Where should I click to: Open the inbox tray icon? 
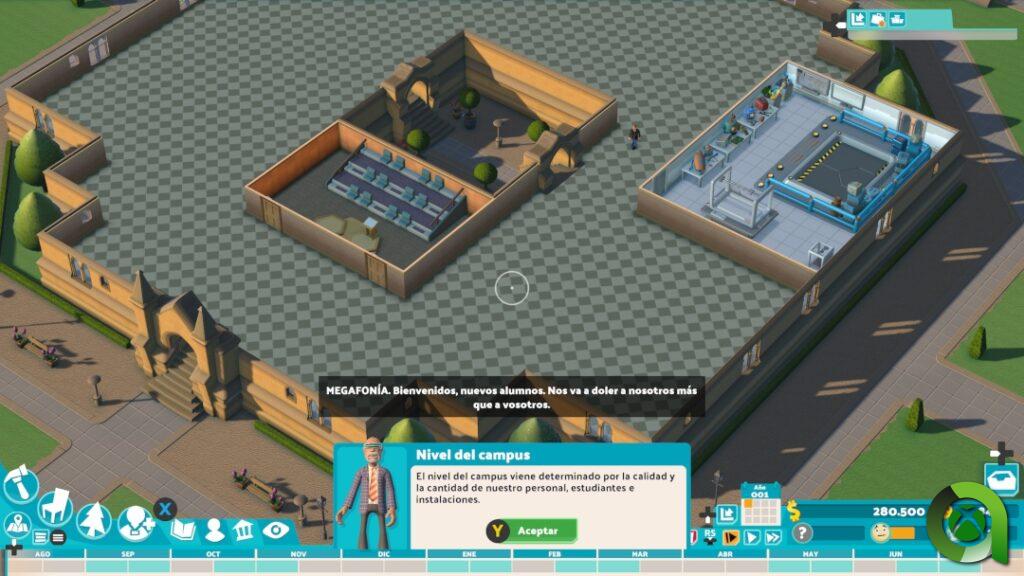click(x=1000, y=478)
